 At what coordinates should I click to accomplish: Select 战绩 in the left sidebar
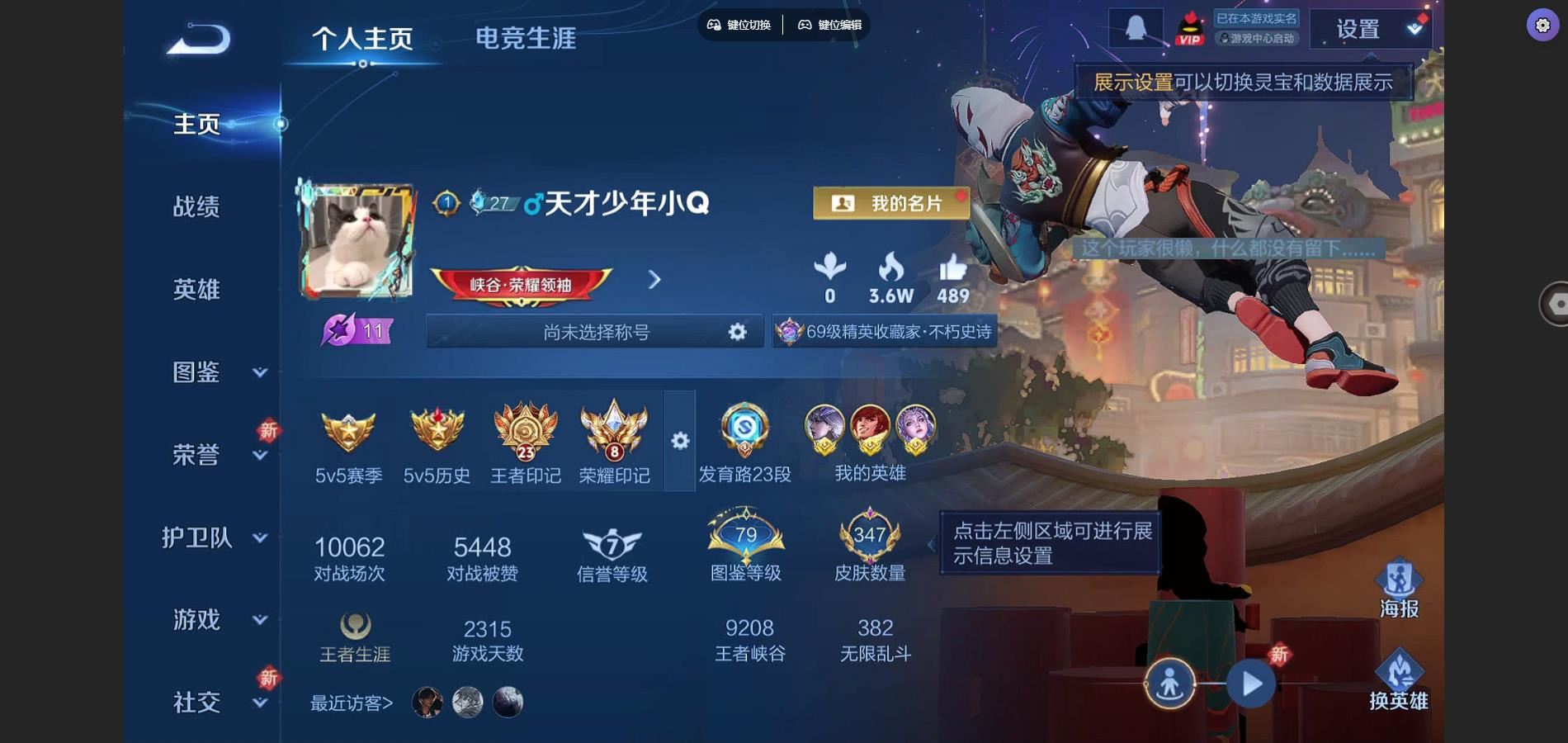[197, 207]
